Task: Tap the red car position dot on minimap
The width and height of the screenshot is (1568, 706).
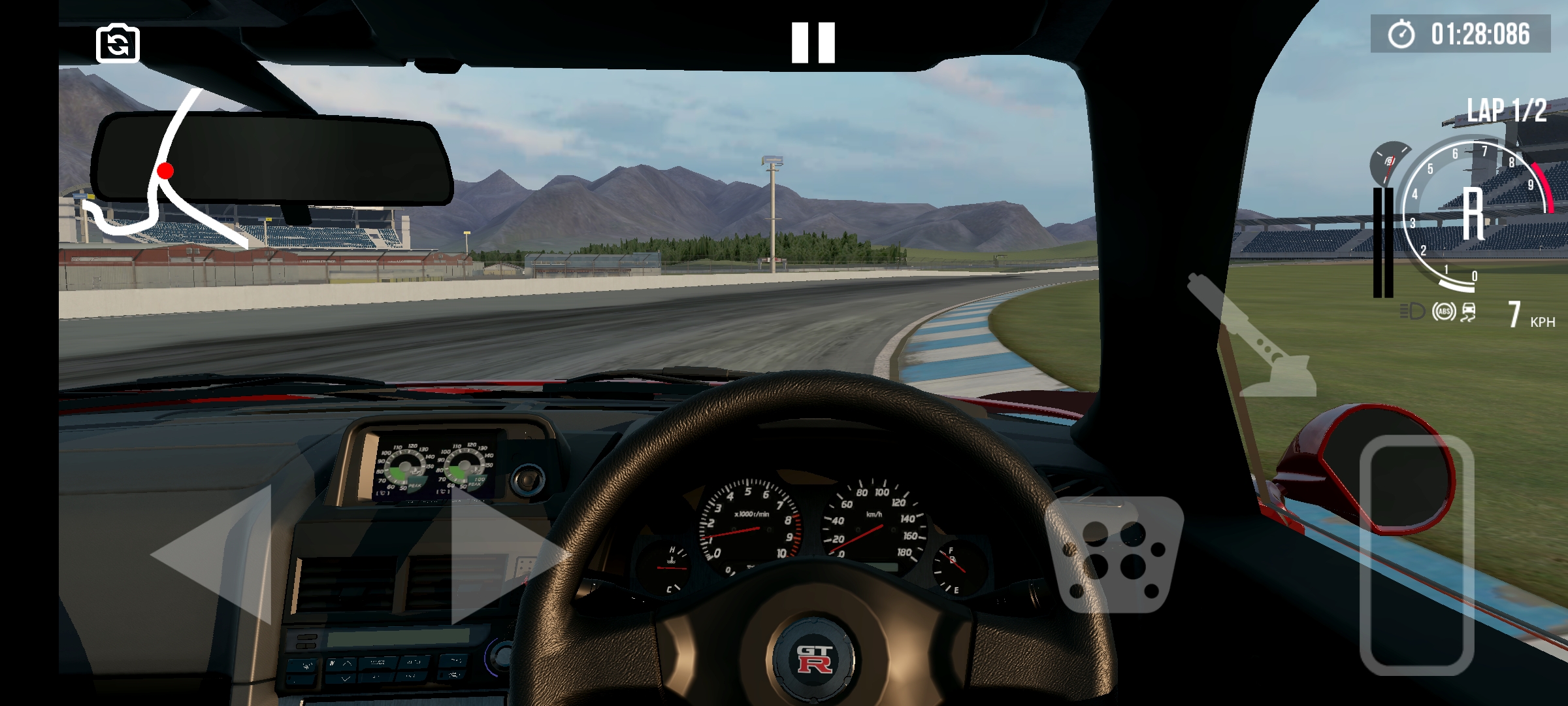Action: point(165,170)
